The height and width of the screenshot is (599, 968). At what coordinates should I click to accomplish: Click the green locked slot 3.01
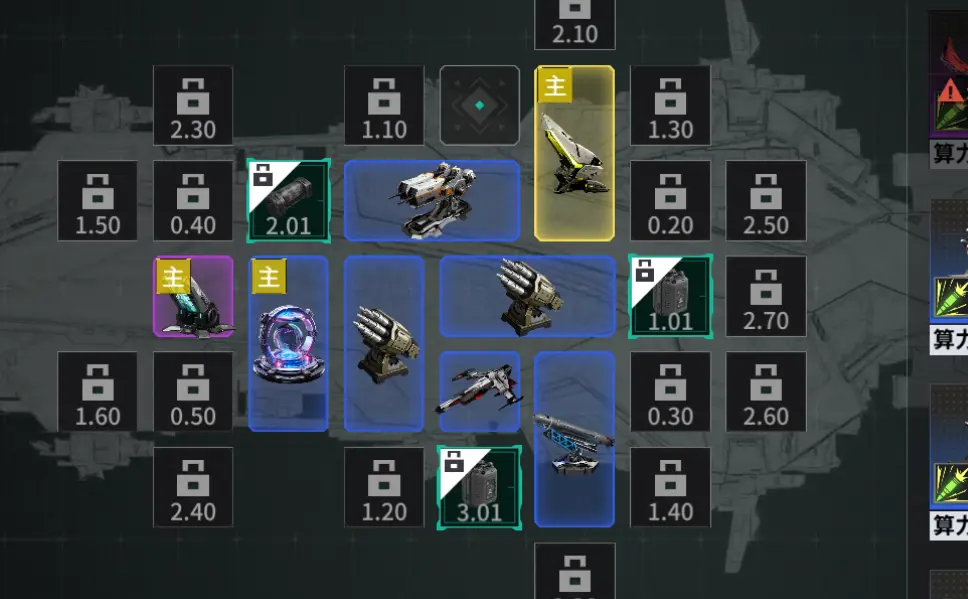480,487
